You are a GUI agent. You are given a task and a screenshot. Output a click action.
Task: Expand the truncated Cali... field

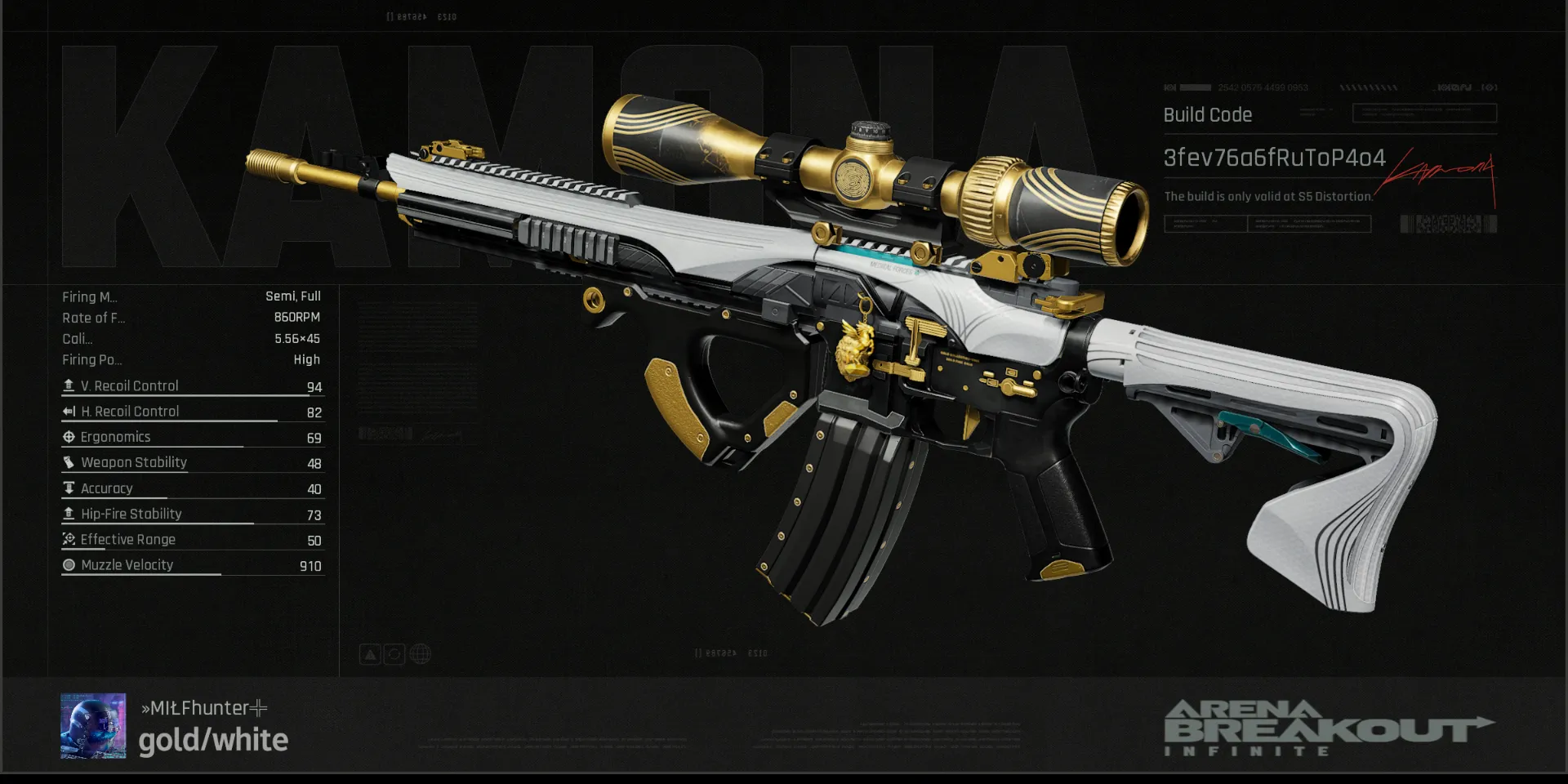pyautogui.click(x=79, y=339)
